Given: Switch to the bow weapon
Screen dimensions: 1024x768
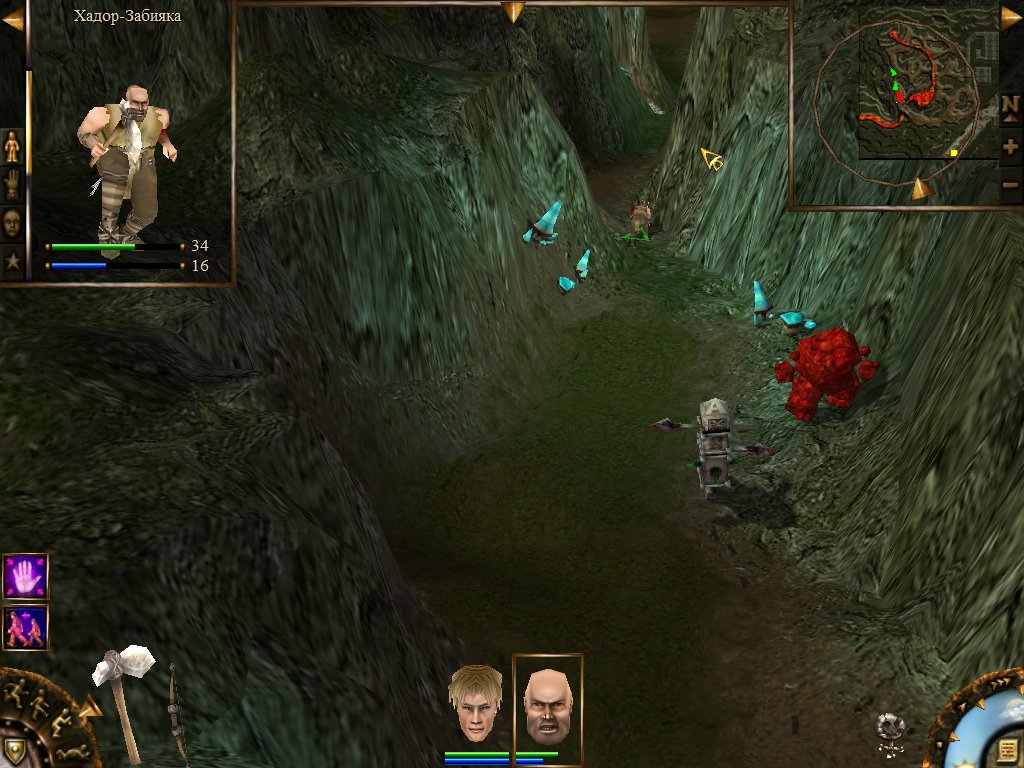Looking at the screenshot, I should point(176,710).
